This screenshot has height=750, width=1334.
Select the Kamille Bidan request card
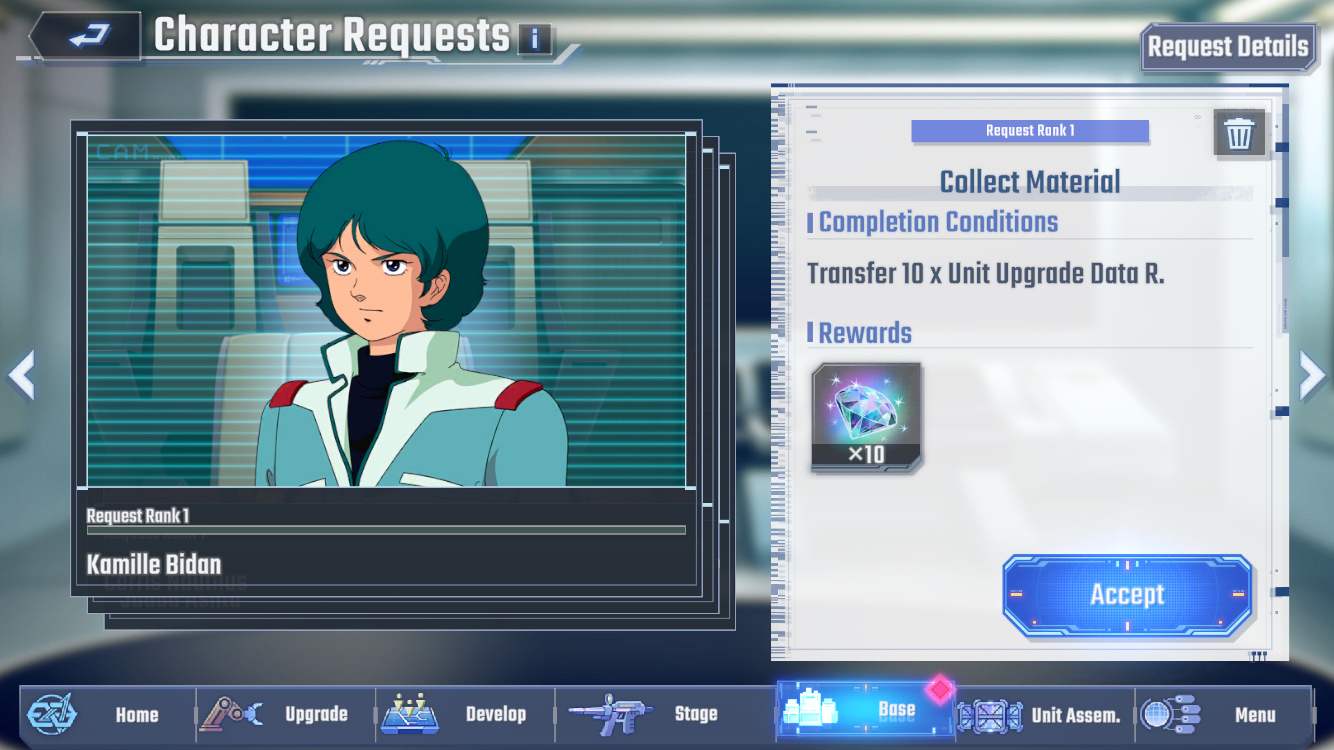(386, 360)
